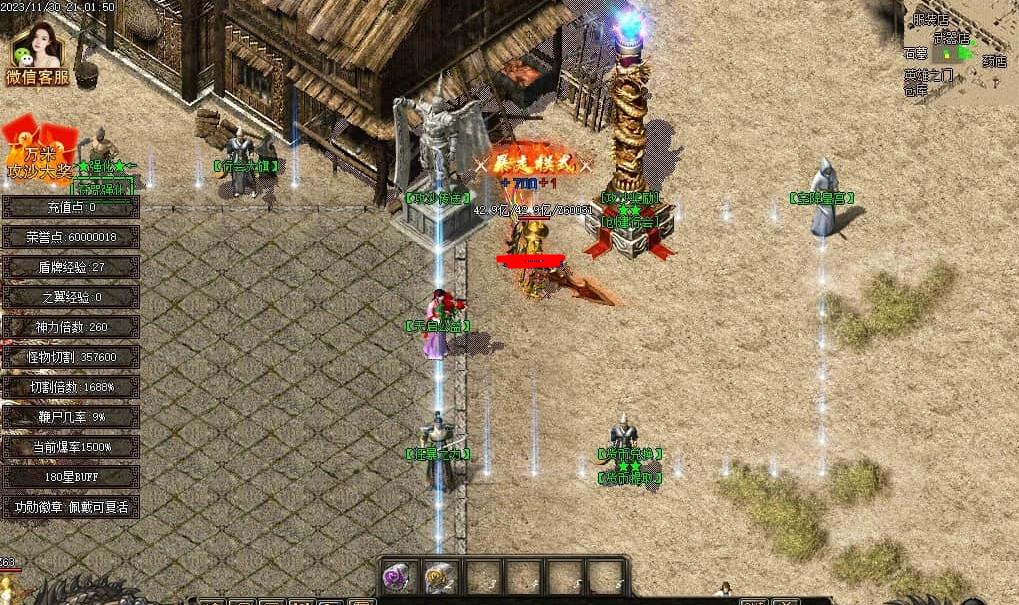Open the 180星BUFF panel
The image size is (1019, 605).
click(70, 477)
